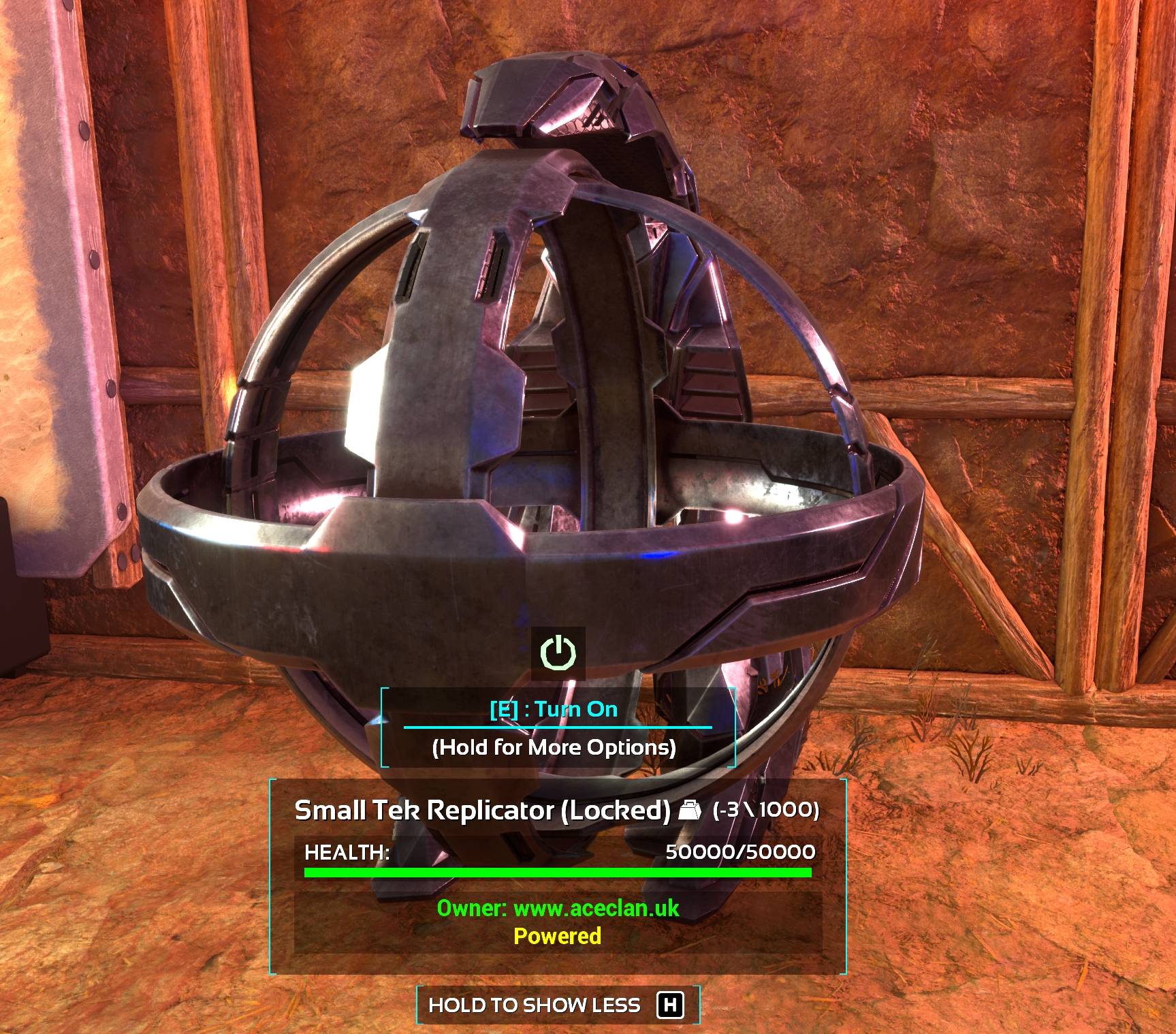The height and width of the screenshot is (1034, 1176).
Task: Click the power icon above the Turn On prompt
Action: [558, 653]
